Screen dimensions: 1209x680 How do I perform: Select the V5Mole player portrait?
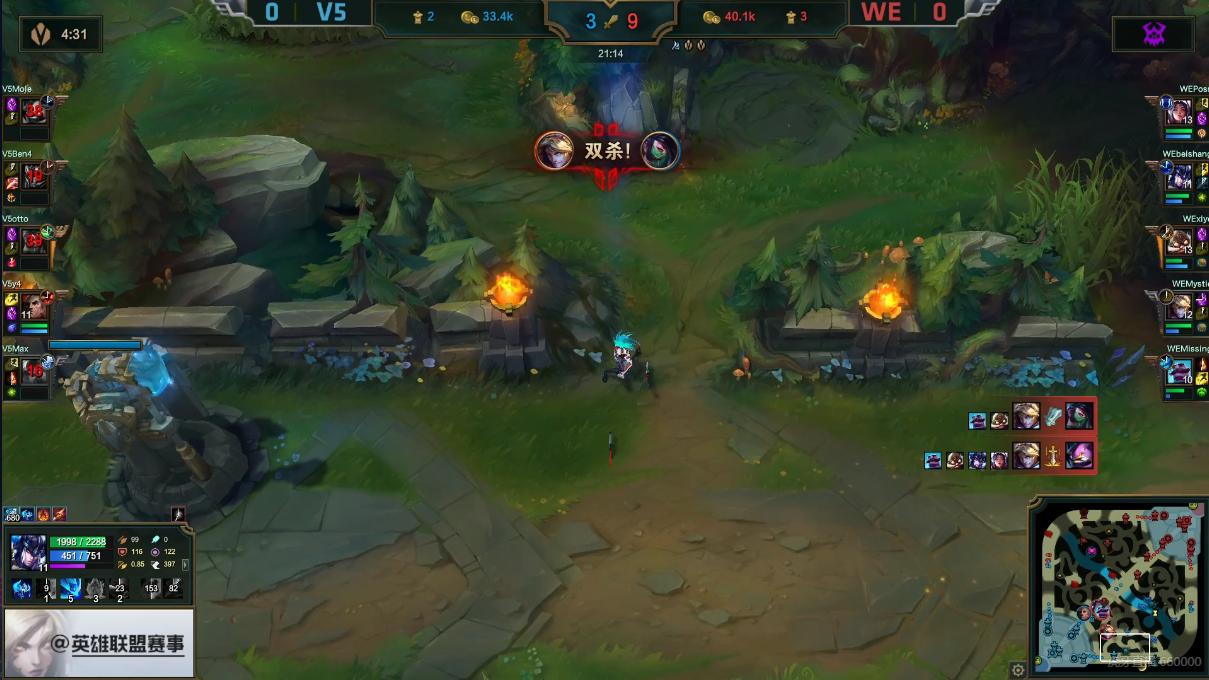(34, 111)
